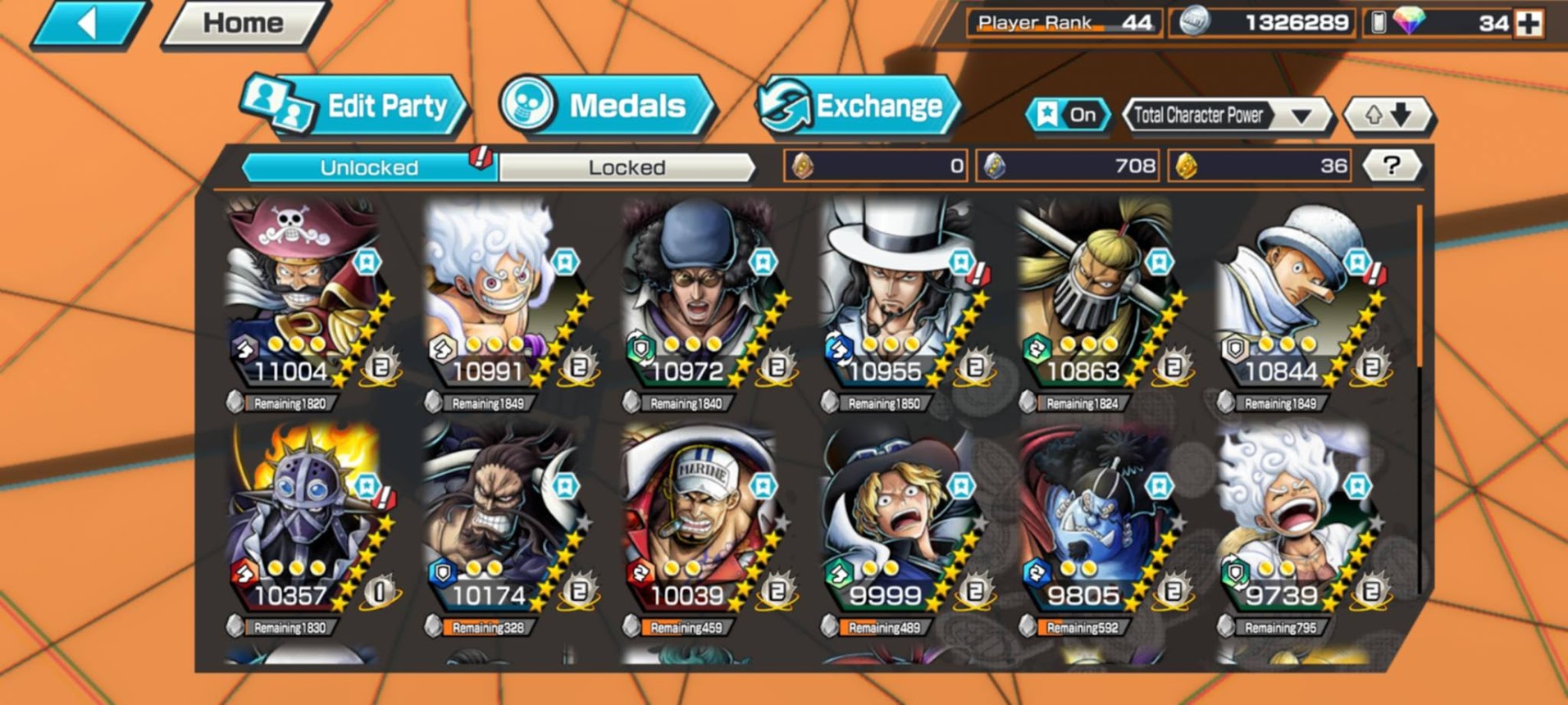Return to the Home screen
The image size is (1568, 705).
(x=244, y=24)
